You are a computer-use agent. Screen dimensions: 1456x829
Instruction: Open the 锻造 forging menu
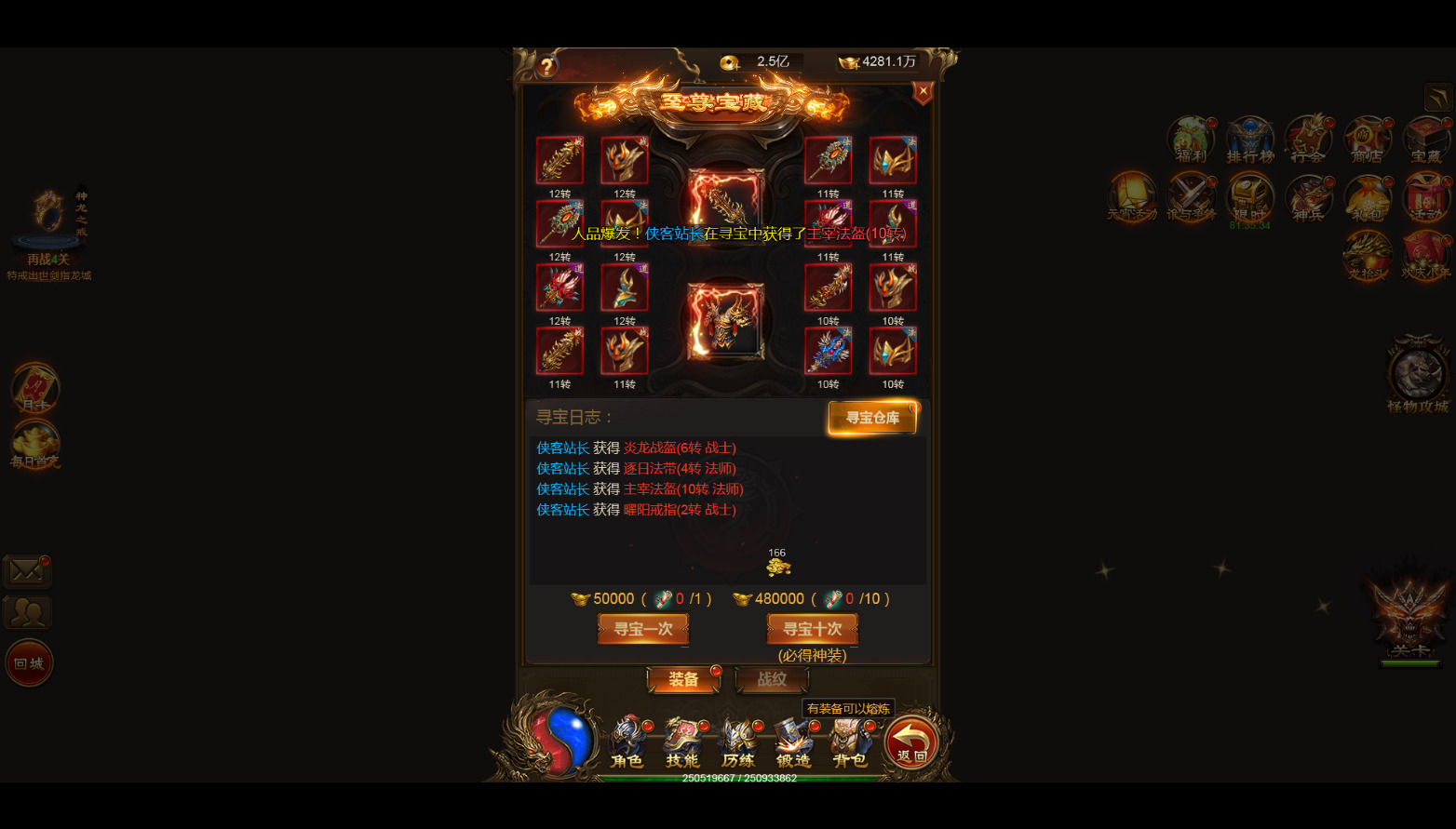click(x=793, y=742)
